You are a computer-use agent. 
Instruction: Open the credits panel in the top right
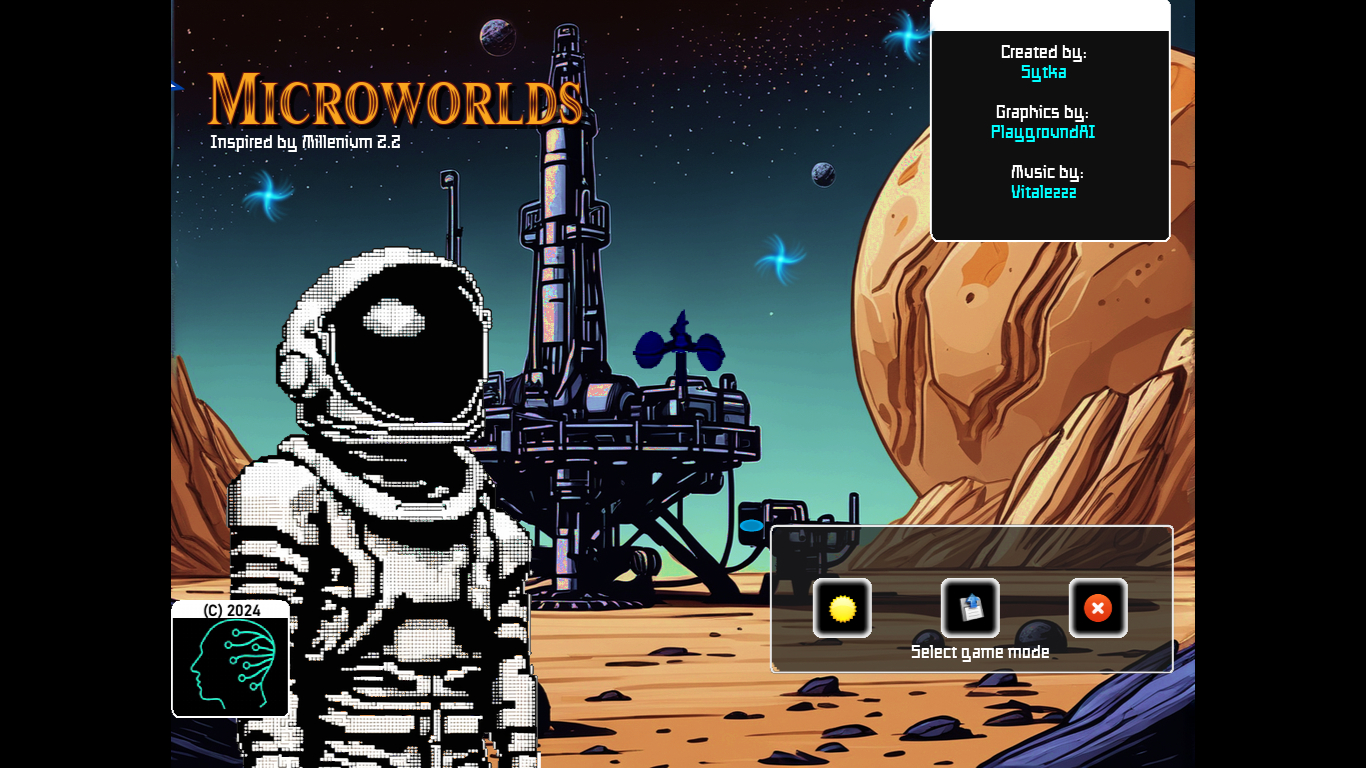click(x=1049, y=120)
